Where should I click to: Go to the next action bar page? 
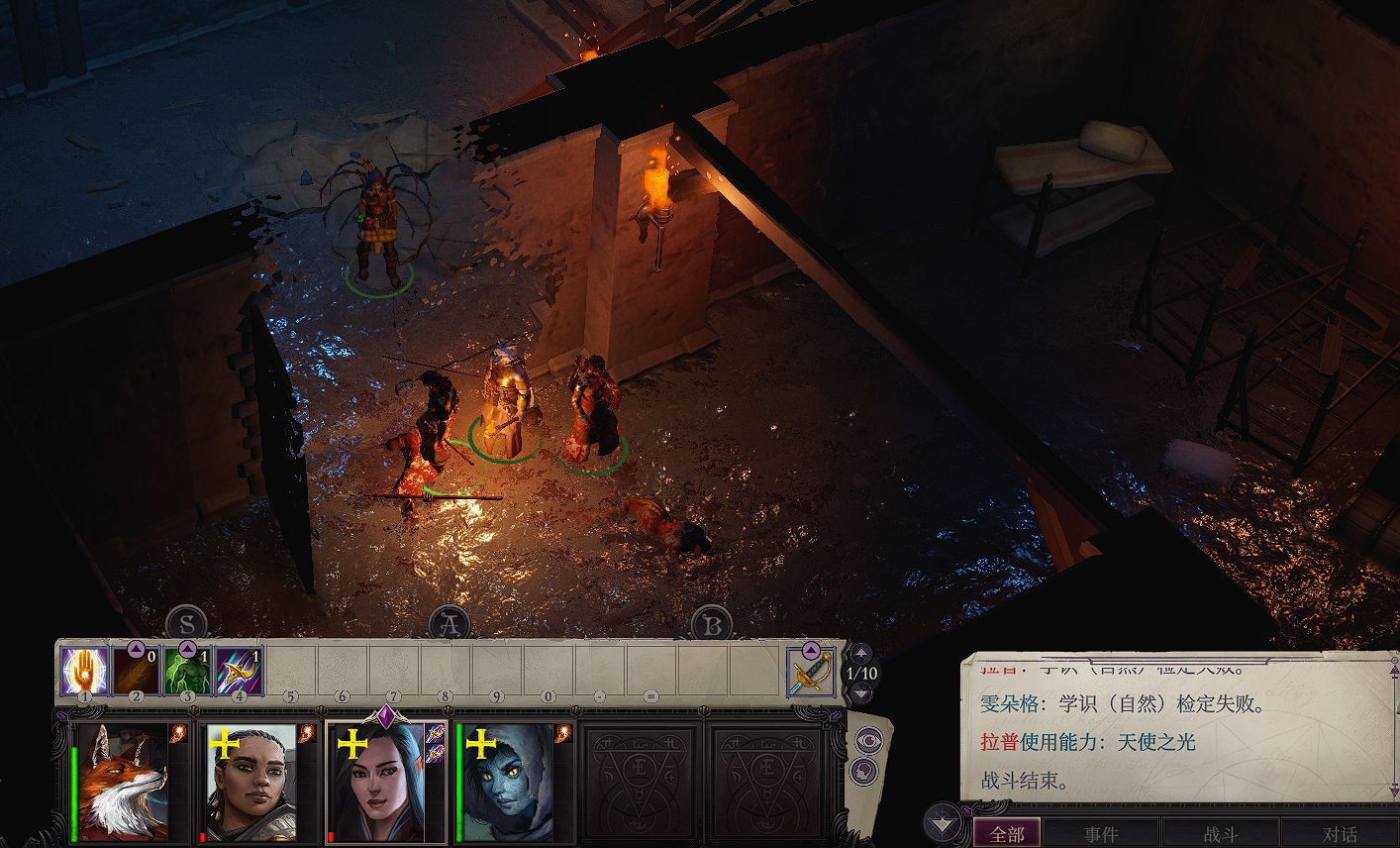(x=861, y=693)
